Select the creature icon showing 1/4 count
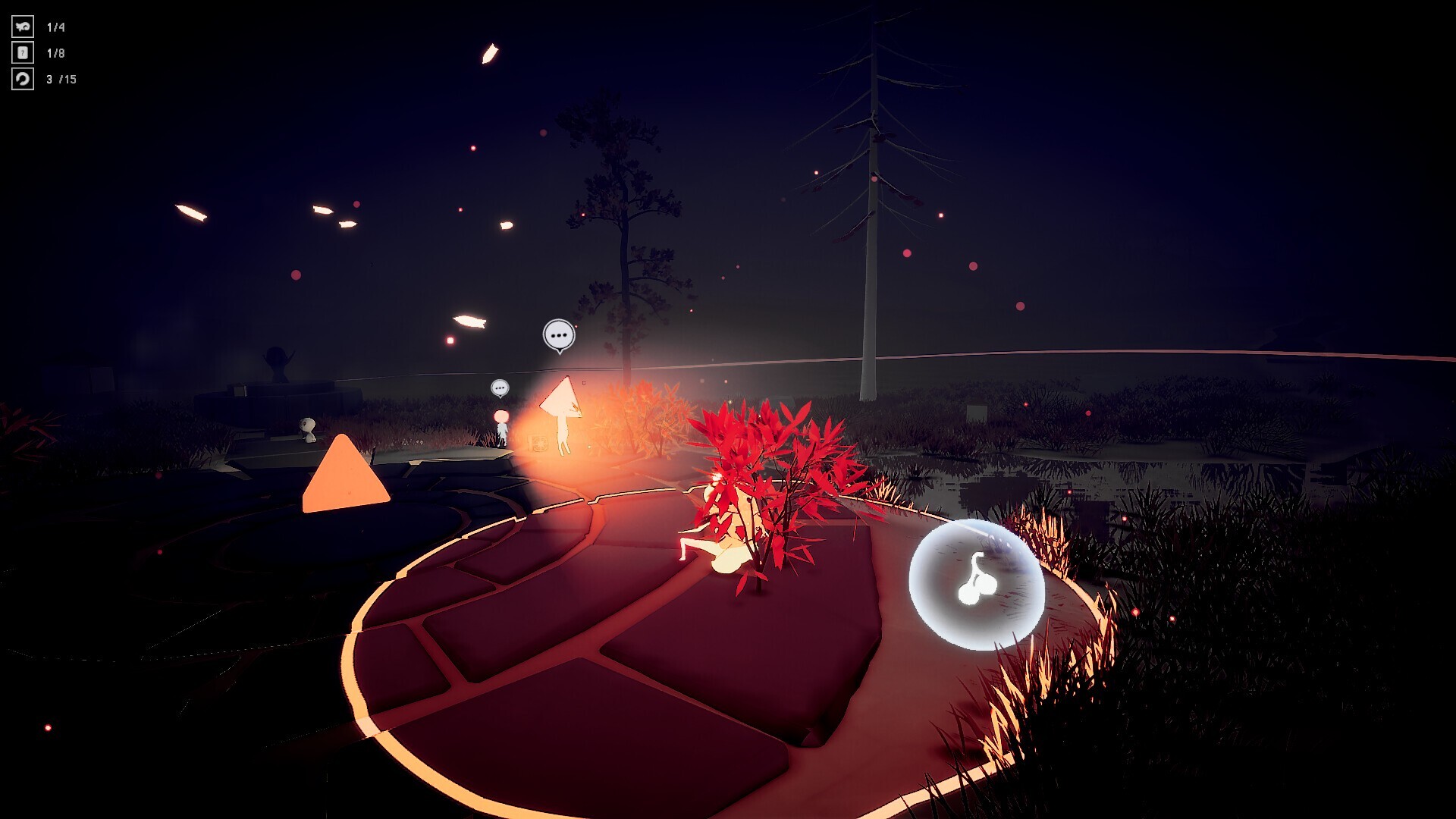 pyautogui.click(x=21, y=28)
